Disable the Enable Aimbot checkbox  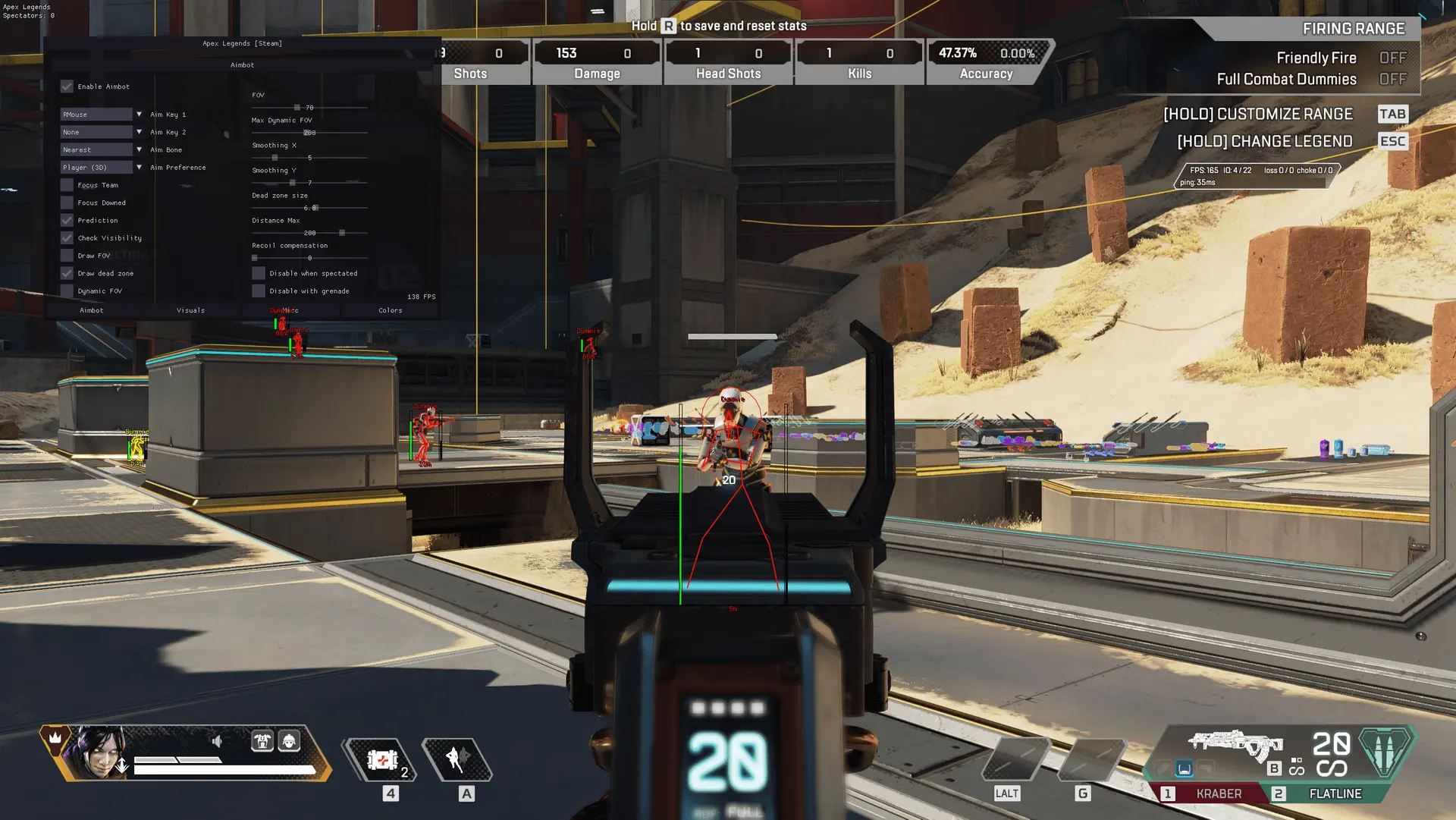pyautogui.click(x=67, y=86)
